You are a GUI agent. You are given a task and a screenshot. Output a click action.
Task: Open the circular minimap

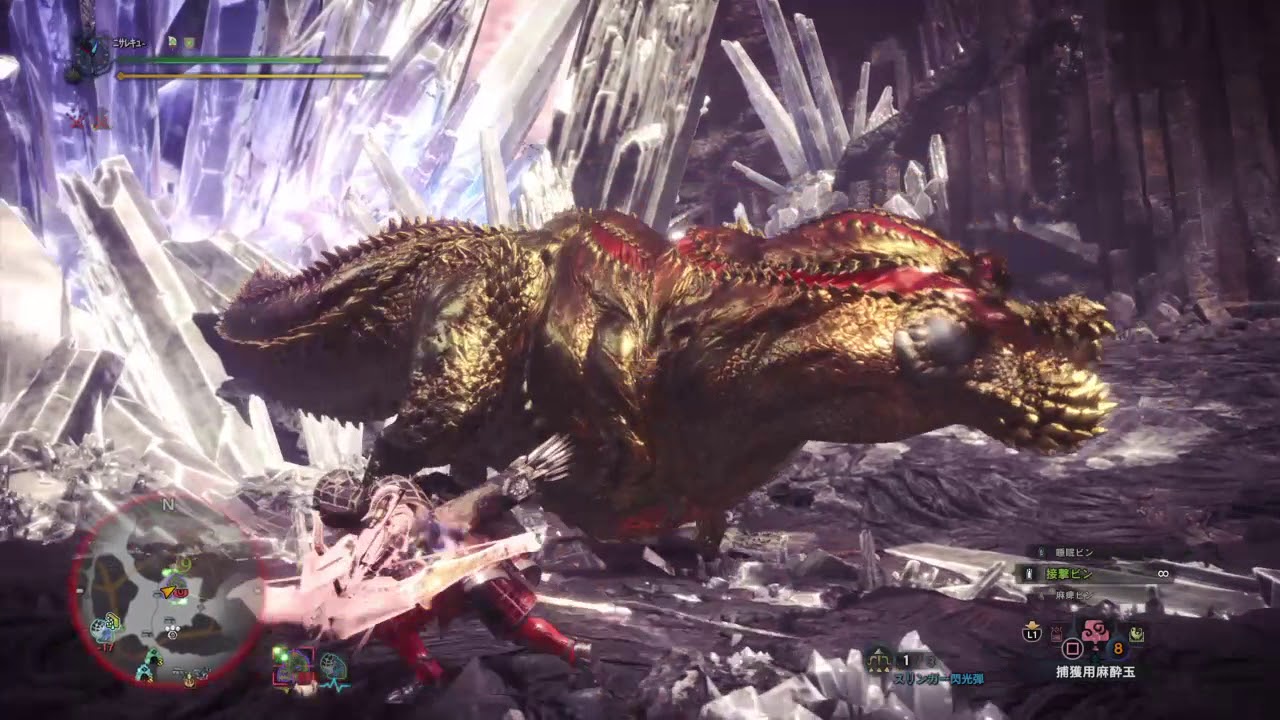click(168, 590)
